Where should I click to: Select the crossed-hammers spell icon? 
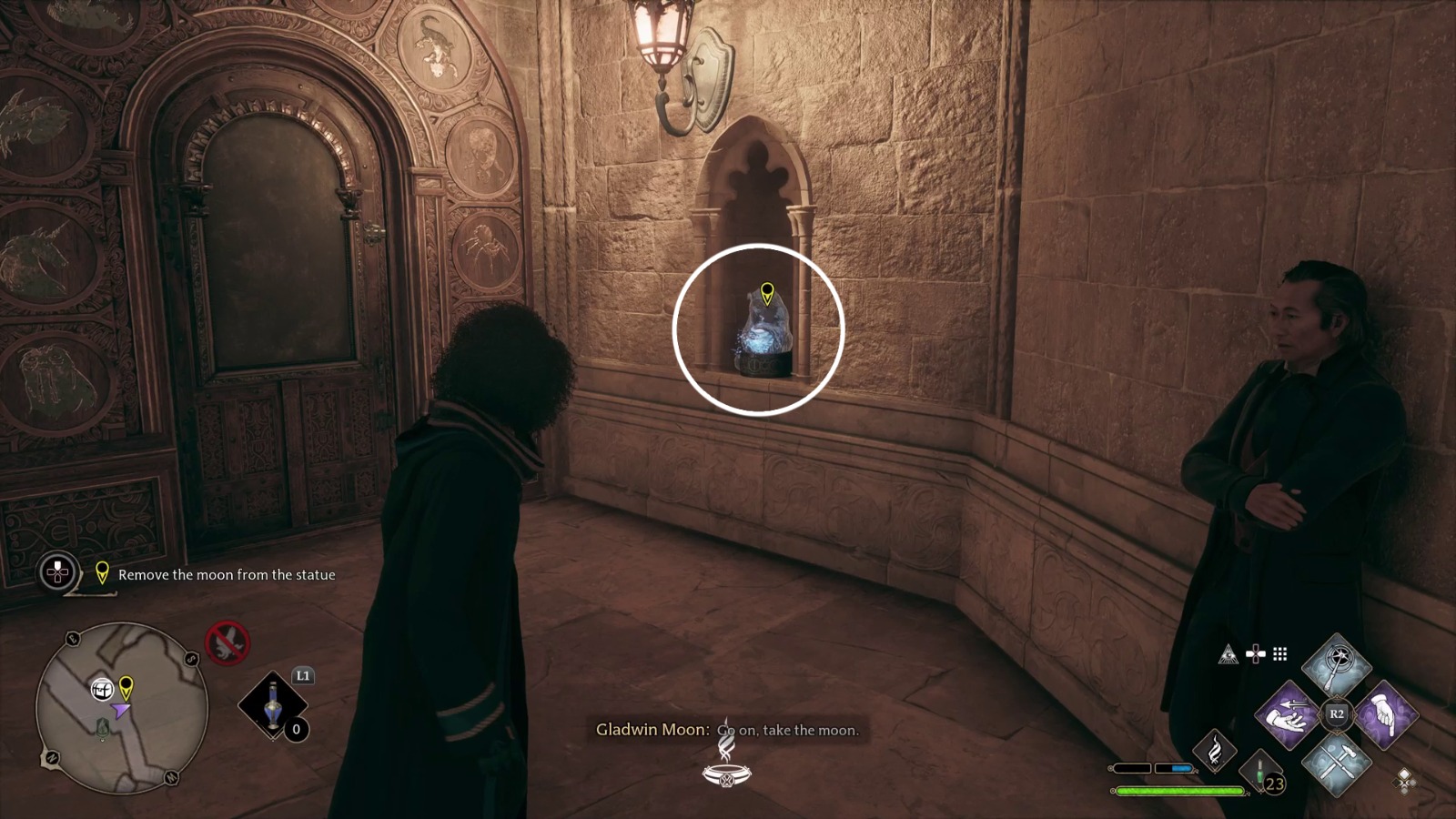tap(1335, 768)
